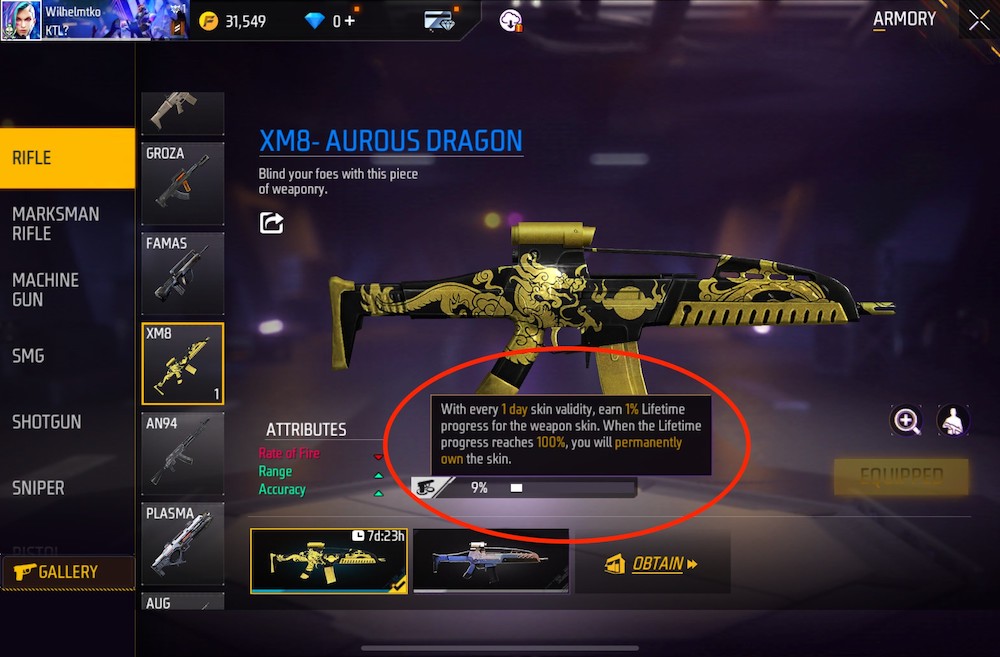Open the Machine Gun category

click(46, 290)
